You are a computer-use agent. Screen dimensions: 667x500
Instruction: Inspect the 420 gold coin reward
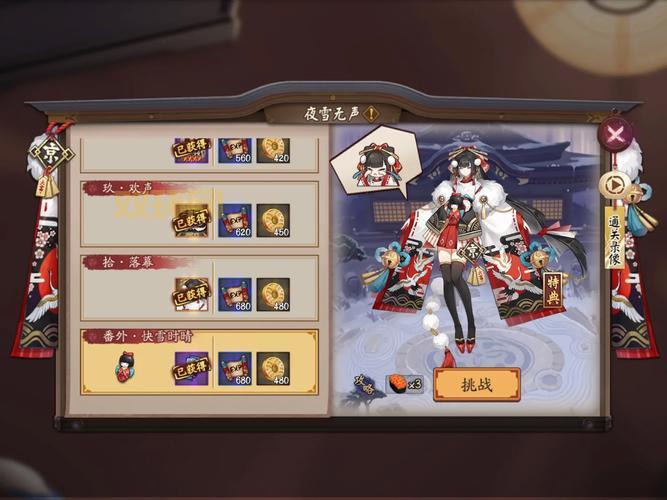pos(273,152)
